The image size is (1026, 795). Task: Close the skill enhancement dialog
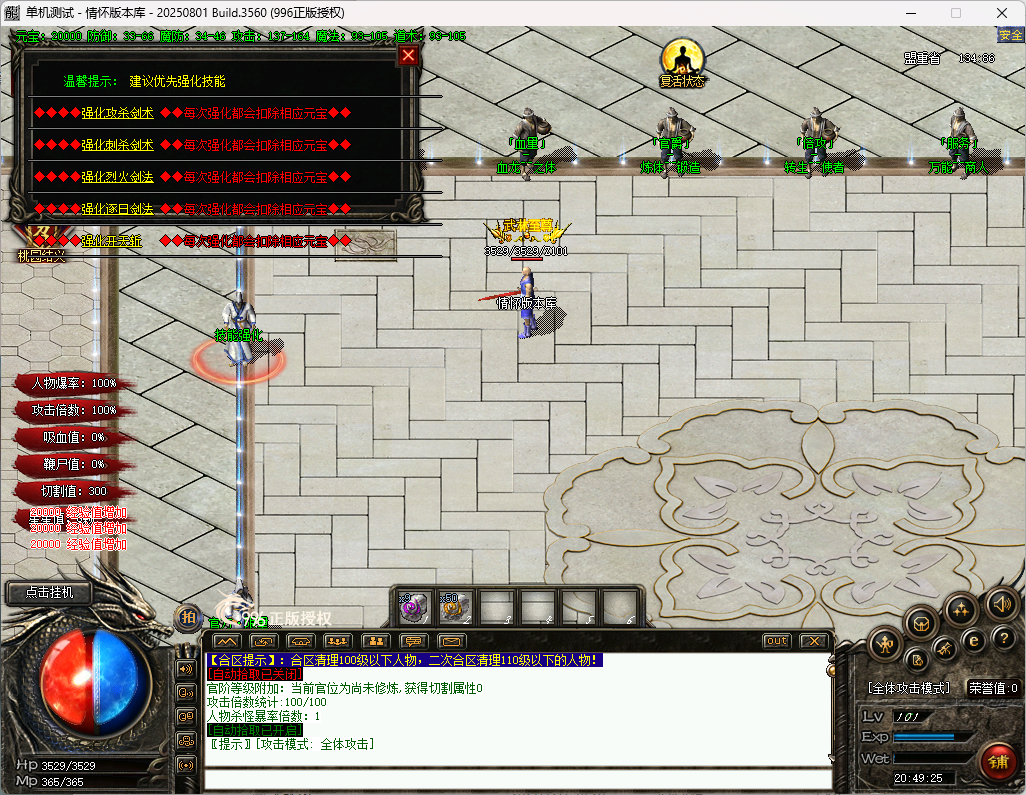click(408, 56)
